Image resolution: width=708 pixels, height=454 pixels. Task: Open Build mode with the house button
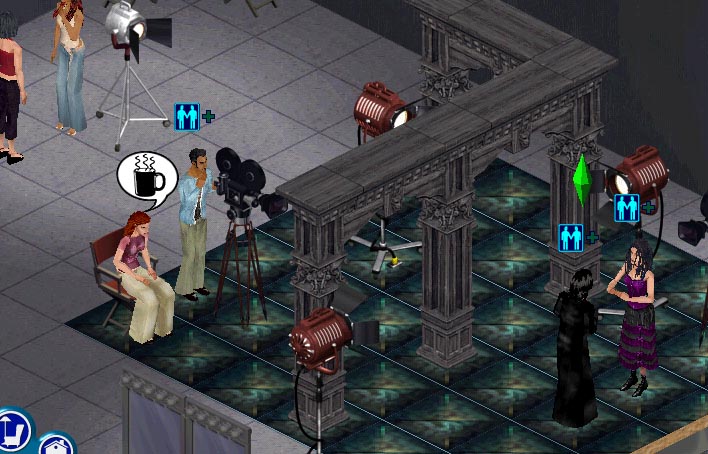55,446
